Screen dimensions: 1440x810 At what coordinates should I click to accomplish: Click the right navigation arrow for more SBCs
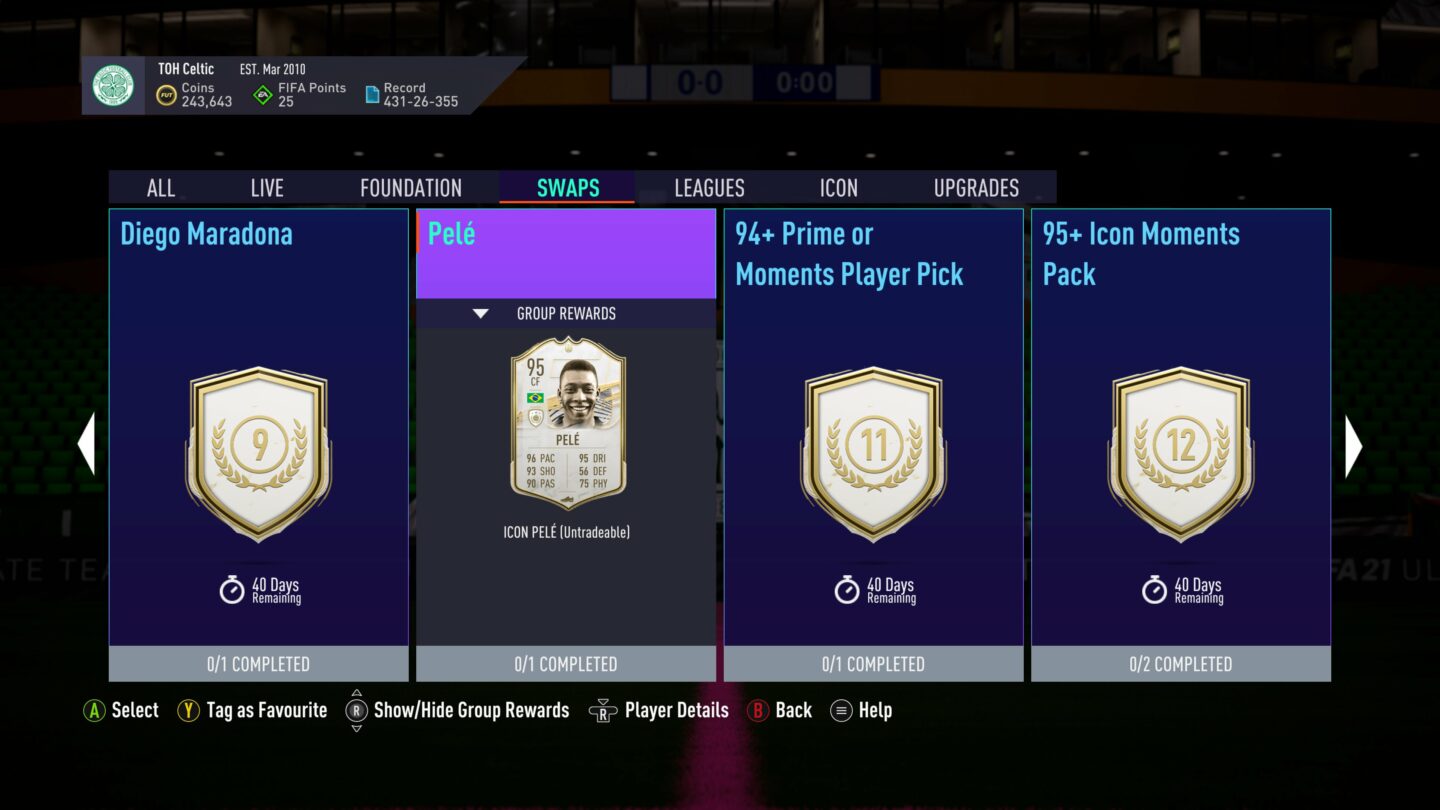(1353, 446)
